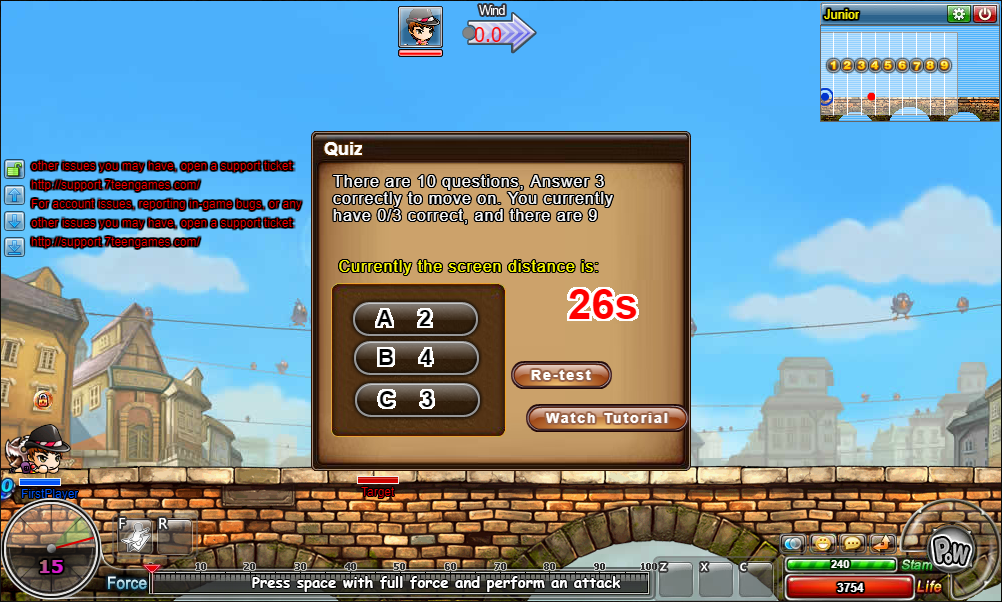Click the red power exit button
This screenshot has width=1002, height=602.
tap(984, 14)
